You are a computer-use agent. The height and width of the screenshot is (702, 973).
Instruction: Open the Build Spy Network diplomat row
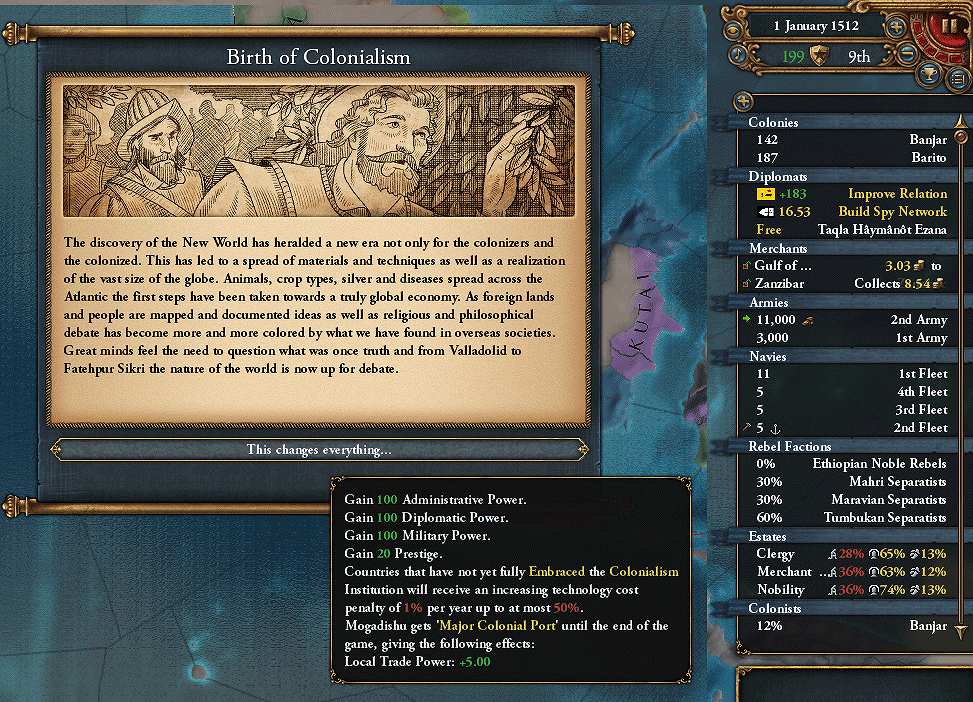point(850,212)
